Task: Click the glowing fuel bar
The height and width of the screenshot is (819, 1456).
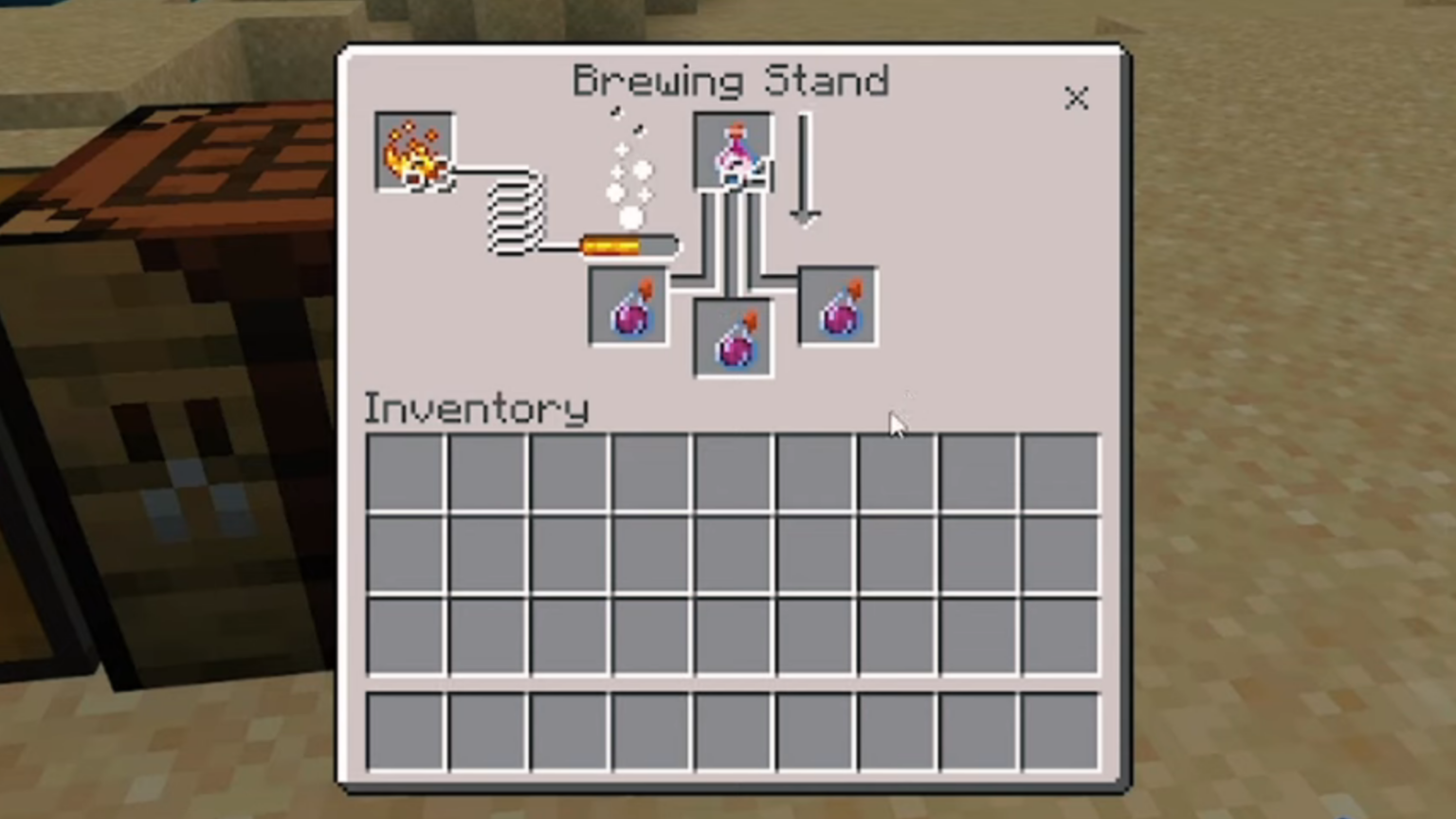Action: pyautogui.click(x=628, y=245)
